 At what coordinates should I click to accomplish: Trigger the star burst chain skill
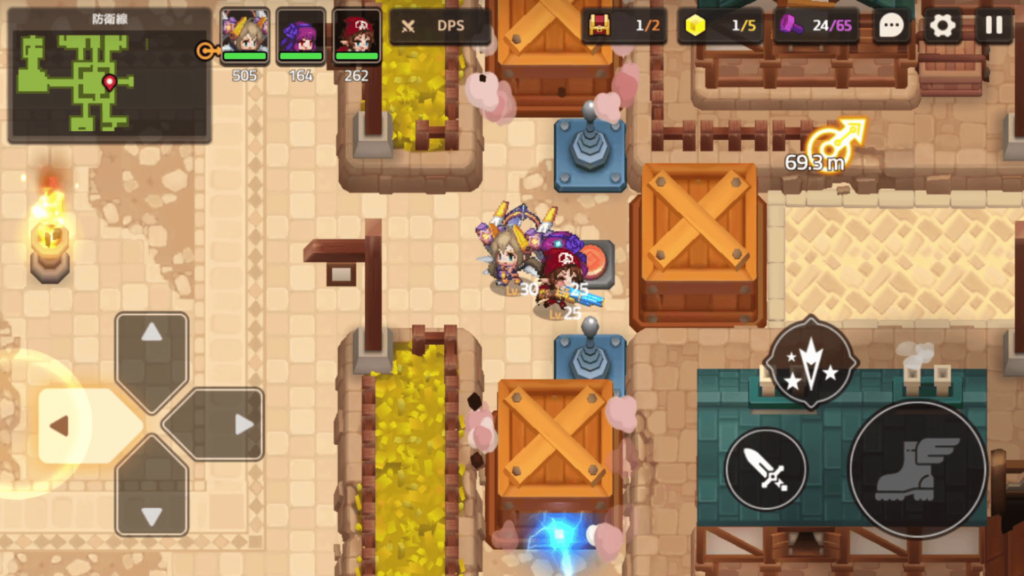[810, 362]
